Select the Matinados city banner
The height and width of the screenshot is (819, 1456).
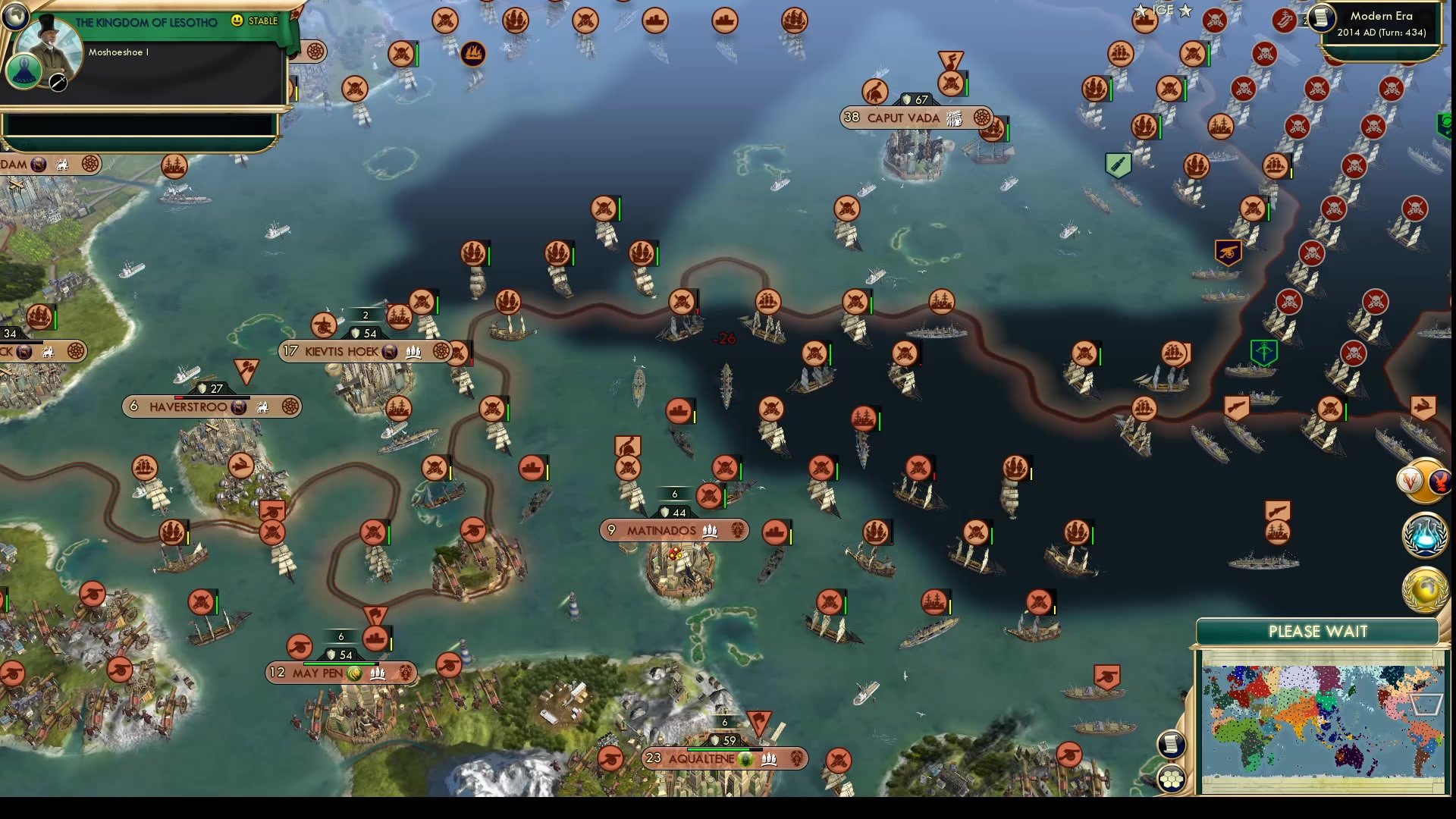tap(673, 530)
